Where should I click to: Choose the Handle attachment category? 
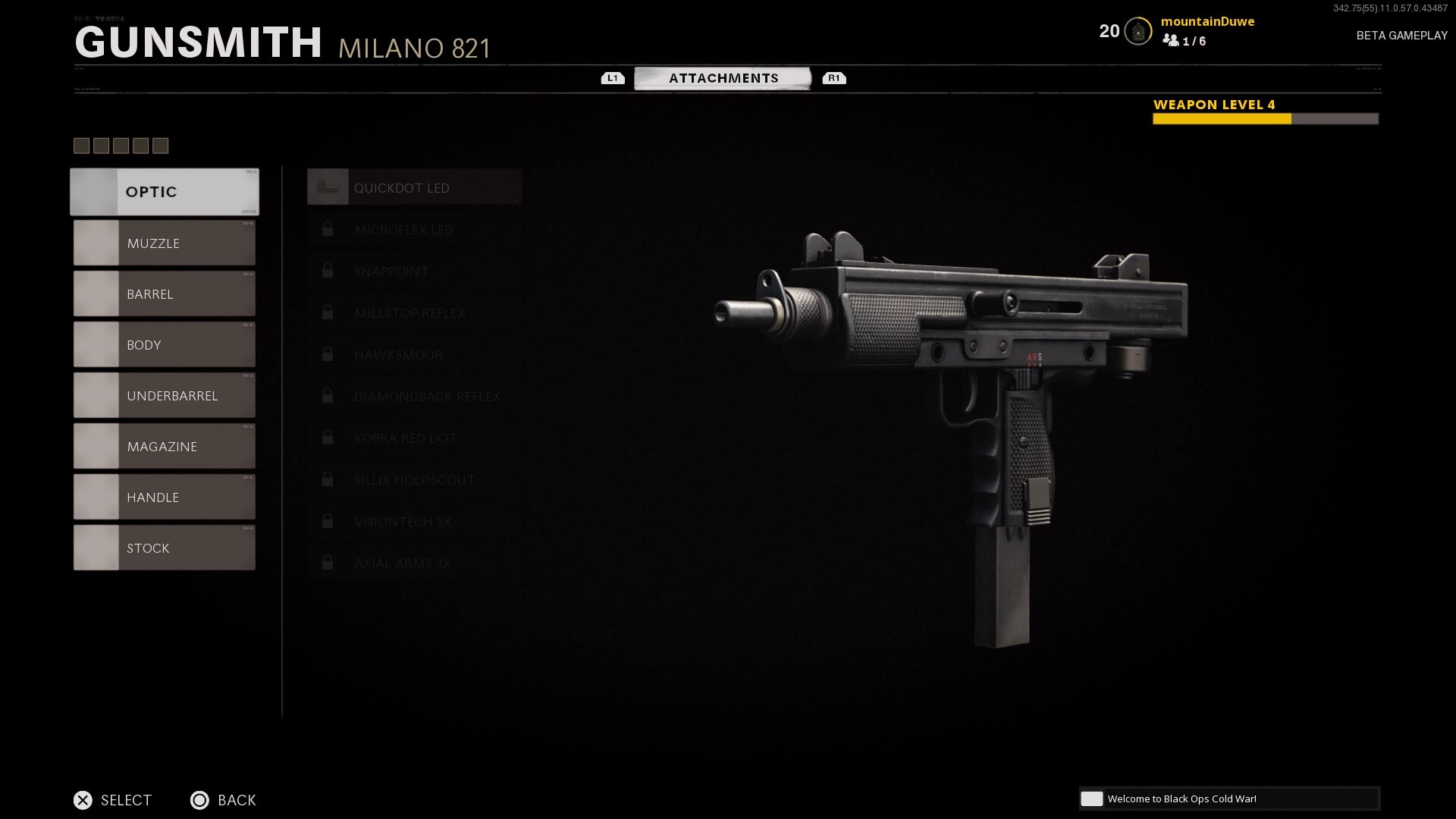165,497
